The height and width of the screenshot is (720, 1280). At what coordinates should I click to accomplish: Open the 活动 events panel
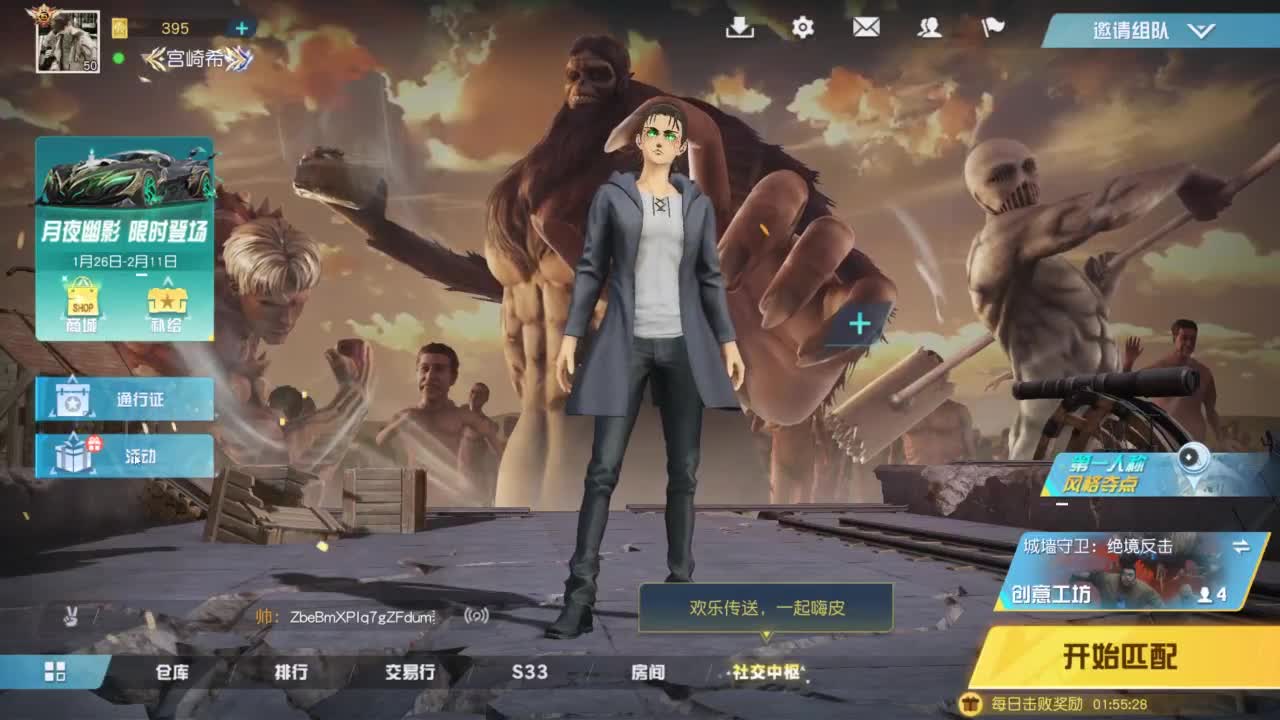tap(123, 456)
